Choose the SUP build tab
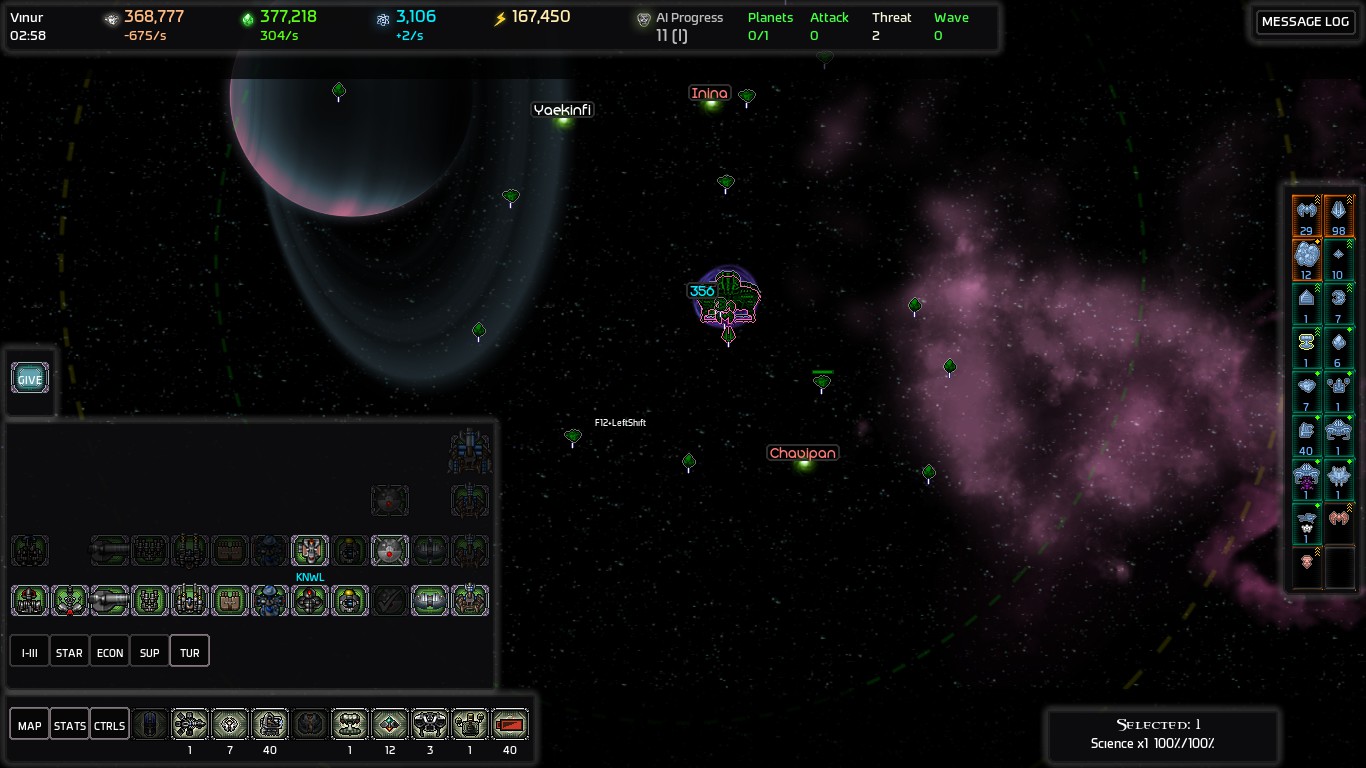The width and height of the screenshot is (1366, 768). pos(149,652)
